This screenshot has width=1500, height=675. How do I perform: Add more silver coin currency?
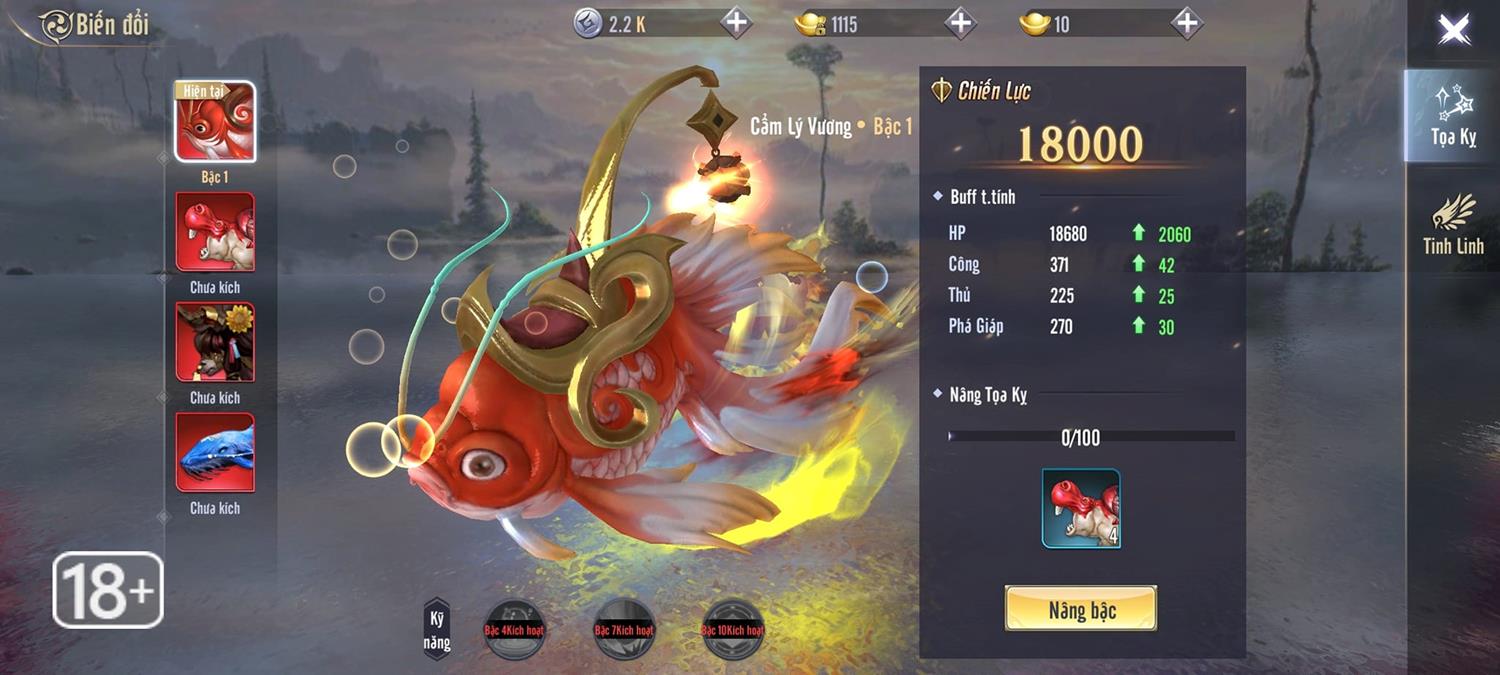point(735,23)
